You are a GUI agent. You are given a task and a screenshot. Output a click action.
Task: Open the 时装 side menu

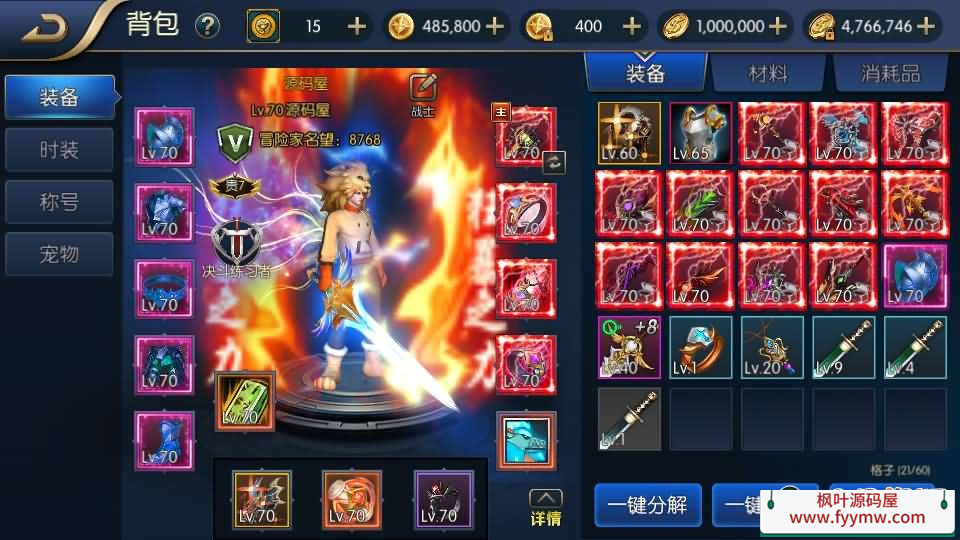tap(60, 150)
